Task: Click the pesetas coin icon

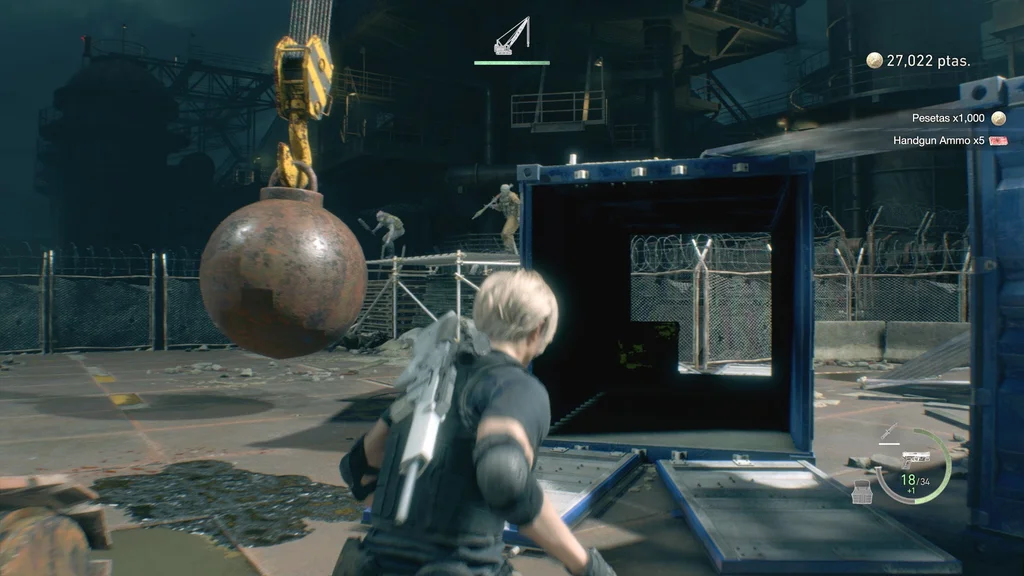Action: [x=874, y=61]
